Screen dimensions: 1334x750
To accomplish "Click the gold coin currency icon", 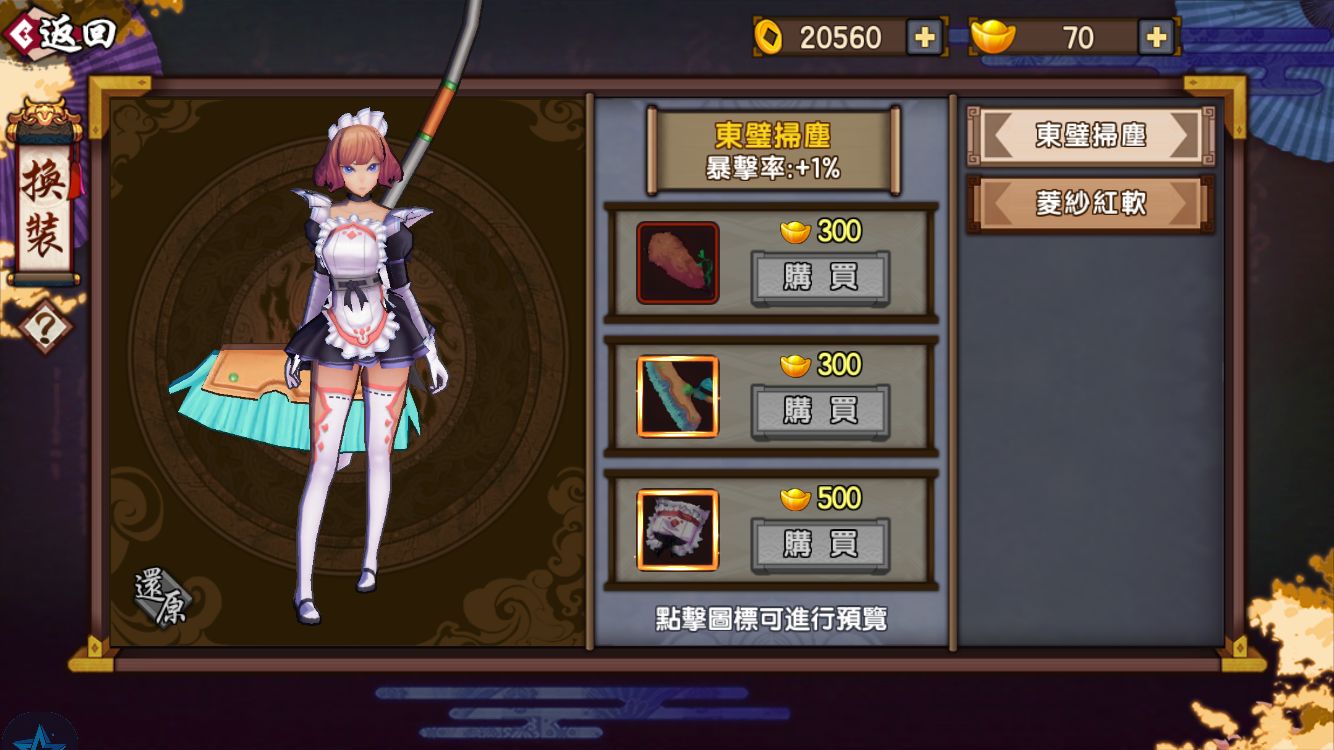I will pyautogui.click(x=769, y=38).
